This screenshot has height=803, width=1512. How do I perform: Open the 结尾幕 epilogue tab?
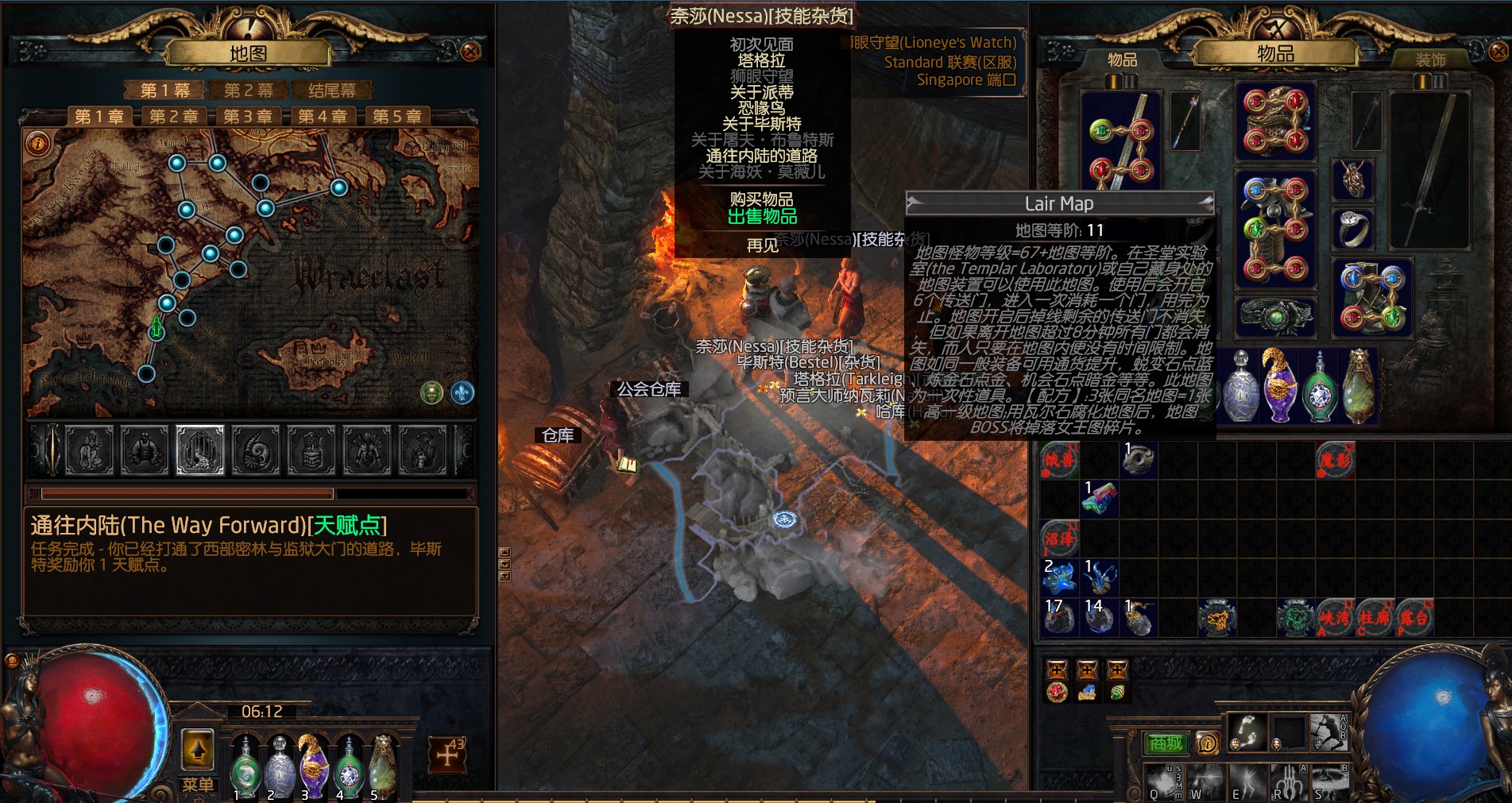coord(331,91)
